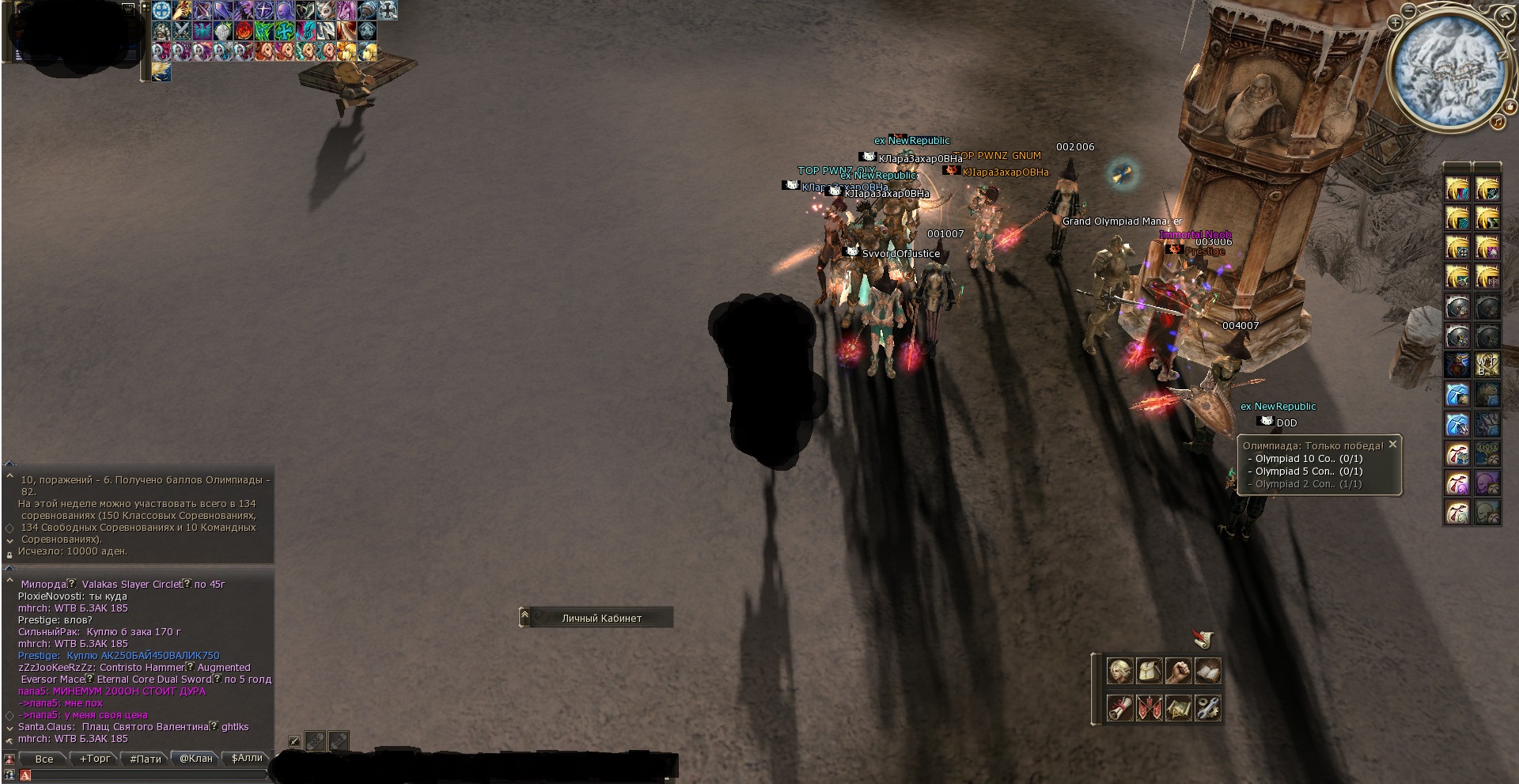
Task: Expand the 'Личный Кабинет' panel arrow
Action: [x=524, y=616]
